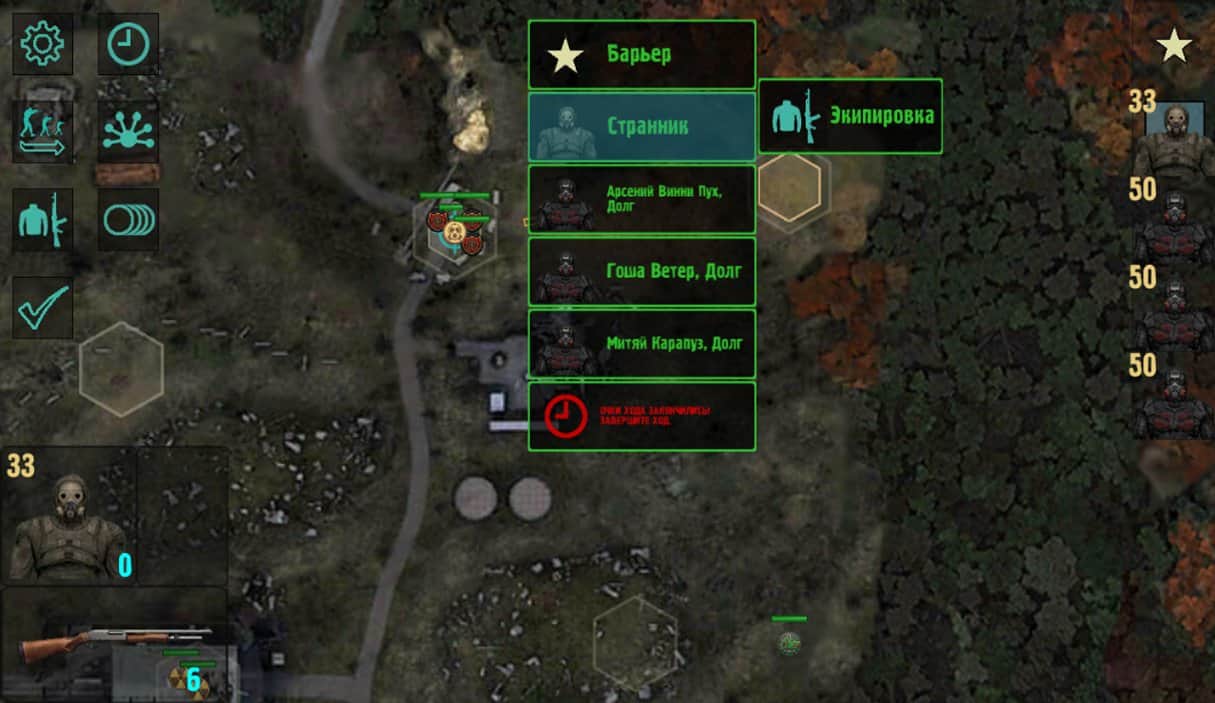Select the Барьер menu entry

click(641, 54)
